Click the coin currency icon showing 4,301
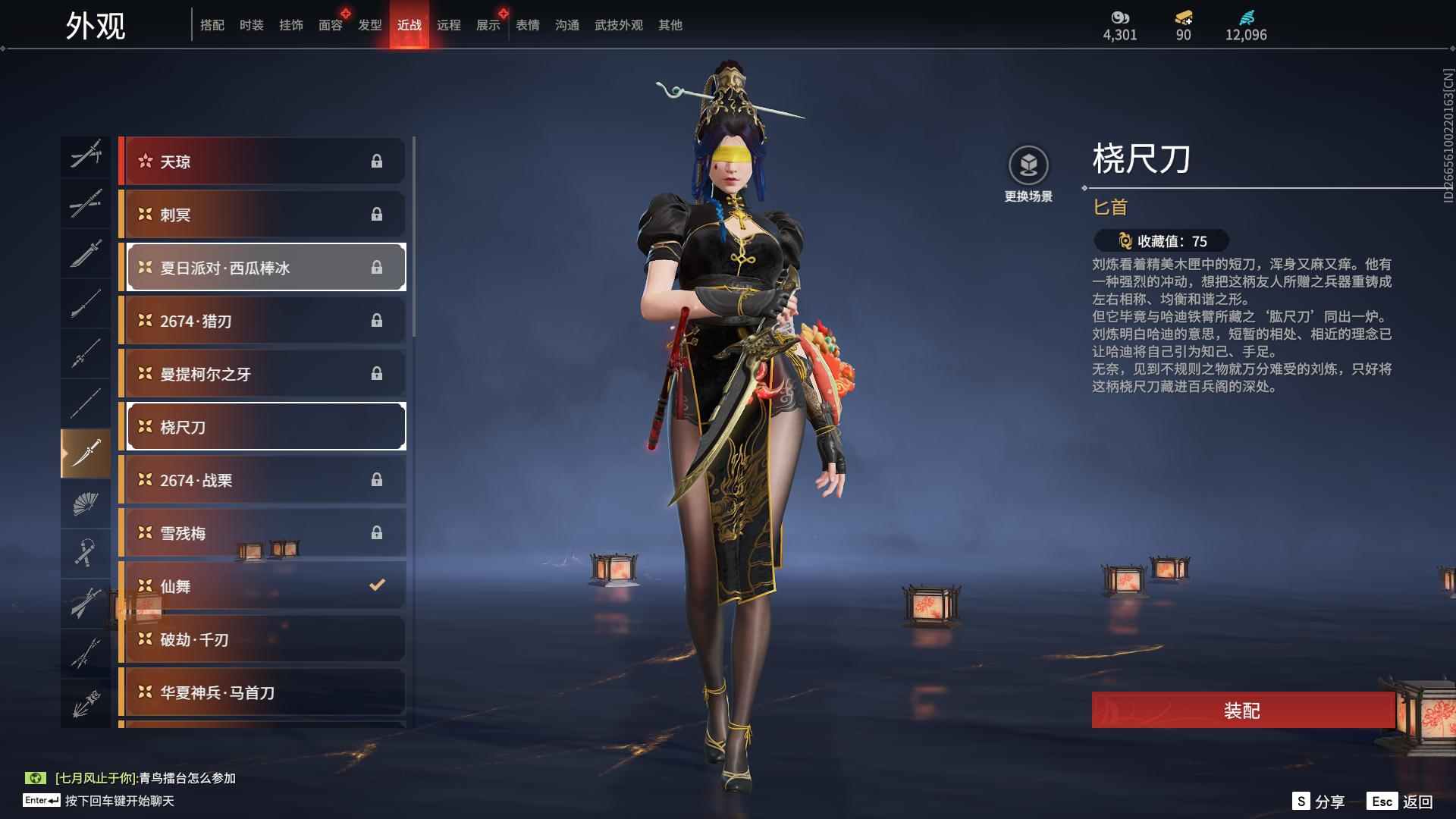Viewport: 1456px width, 819px height. pos(1120,17)
